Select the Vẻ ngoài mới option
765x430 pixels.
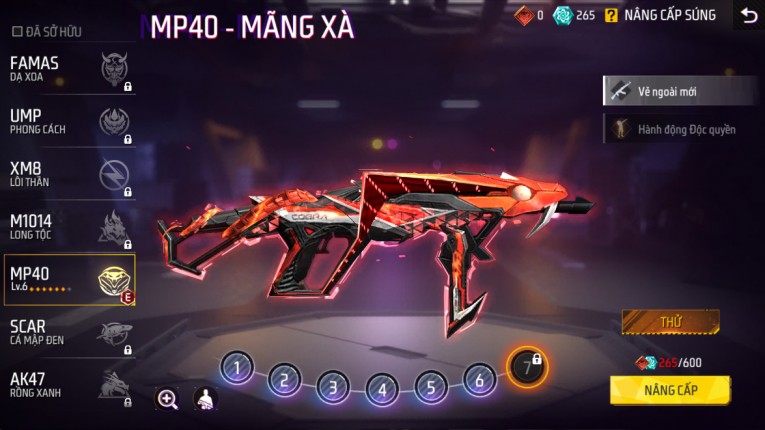pyautogui.click(x=679, y=91)
